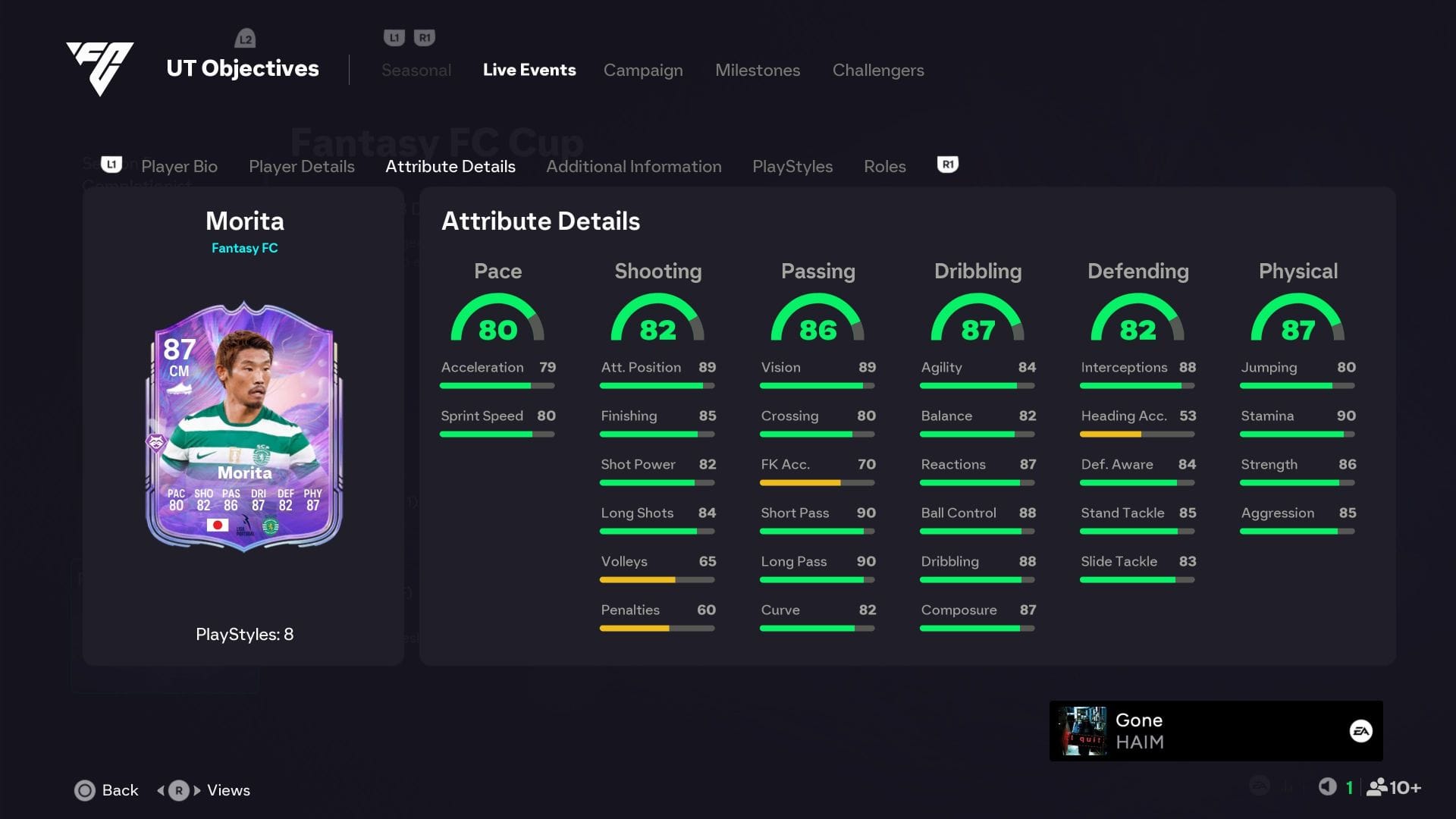This screenshot has height=819, width=1456.
Task: Click the L1 bumper icon near Seasonal
Action: click(x=392, y=36)
